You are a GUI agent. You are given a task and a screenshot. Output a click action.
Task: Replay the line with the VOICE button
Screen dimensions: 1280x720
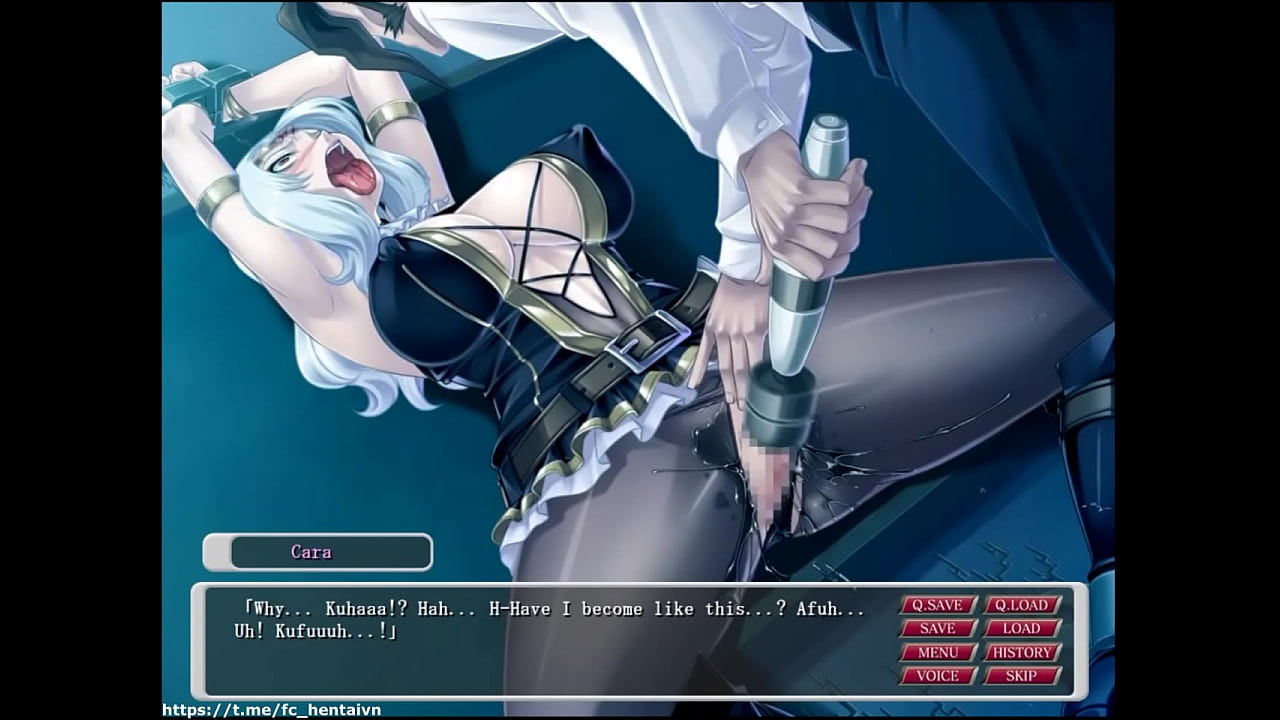(x=938, y=676)
